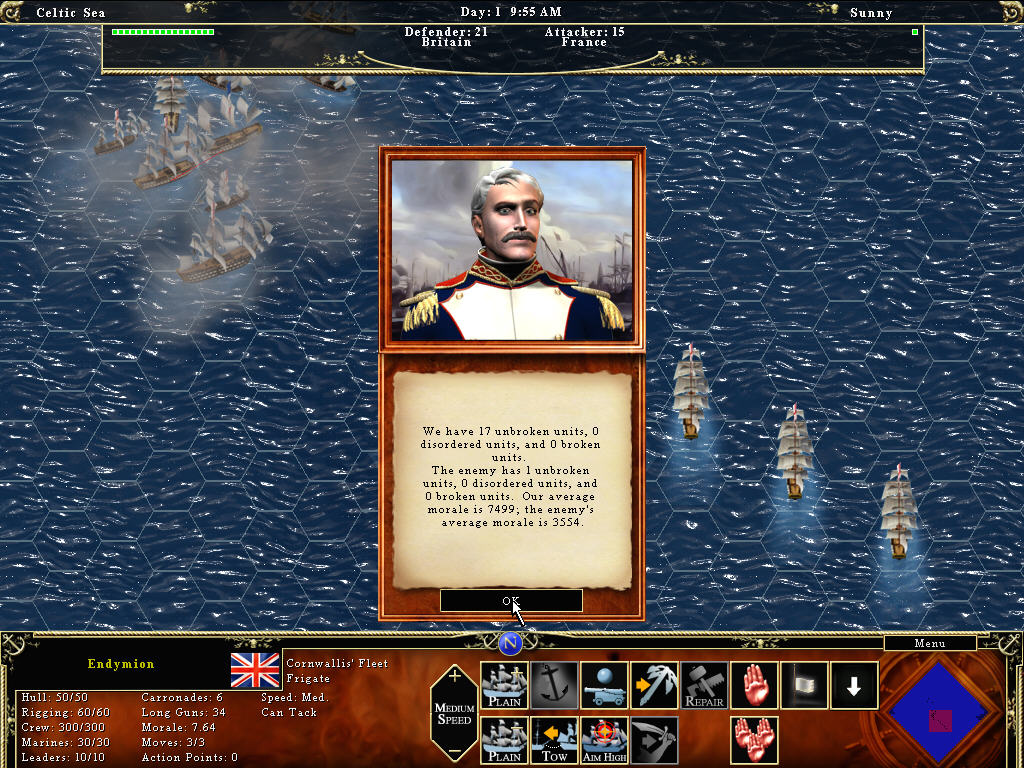
Task: Open the Menu button
Action: point(930,644)
